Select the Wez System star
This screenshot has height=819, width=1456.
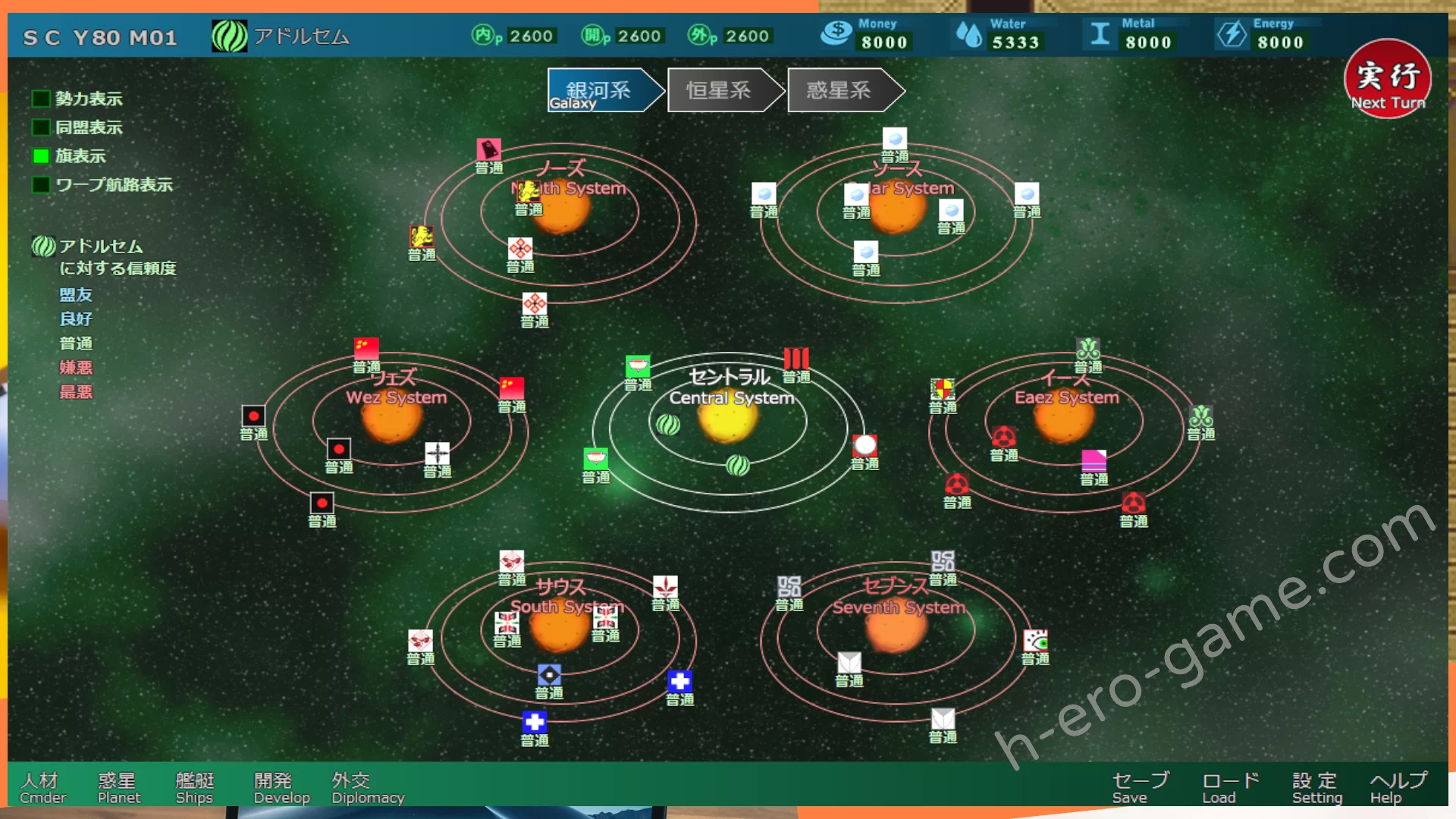point(391,419)
